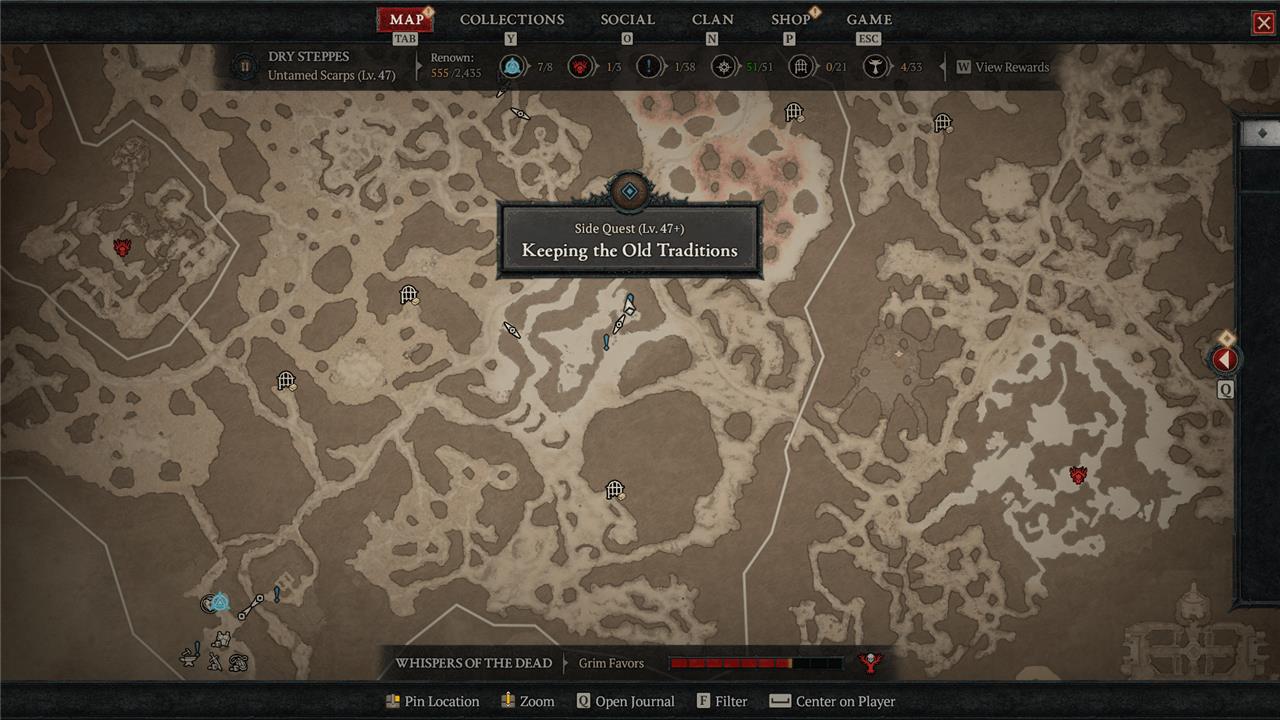This screenshot has width=1280, height=720.
Task: Select the Altars of Lilith icon showing 4/33
Action: [875, 67]
